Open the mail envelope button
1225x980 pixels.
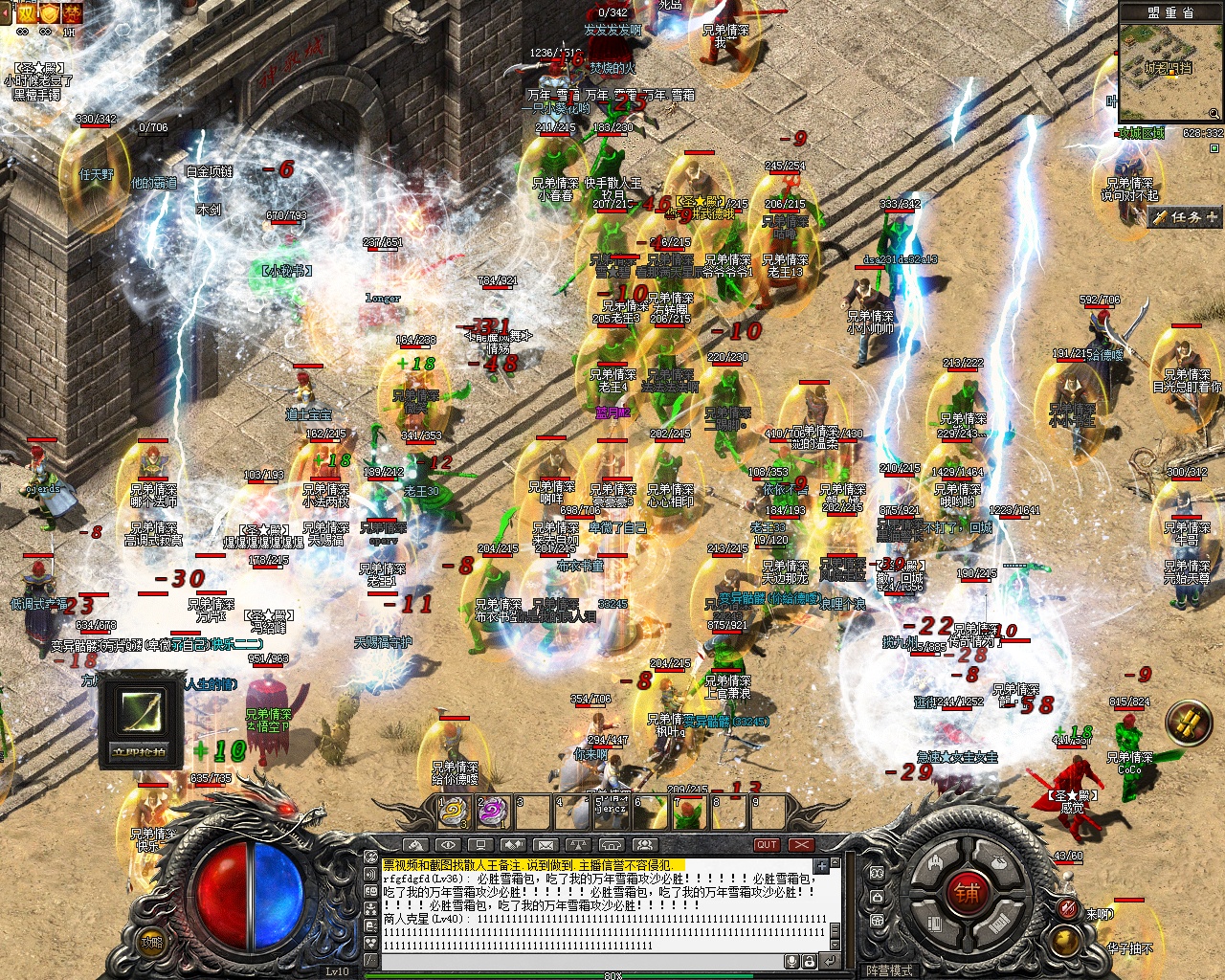pyautogui.click(x=546, y=845)
